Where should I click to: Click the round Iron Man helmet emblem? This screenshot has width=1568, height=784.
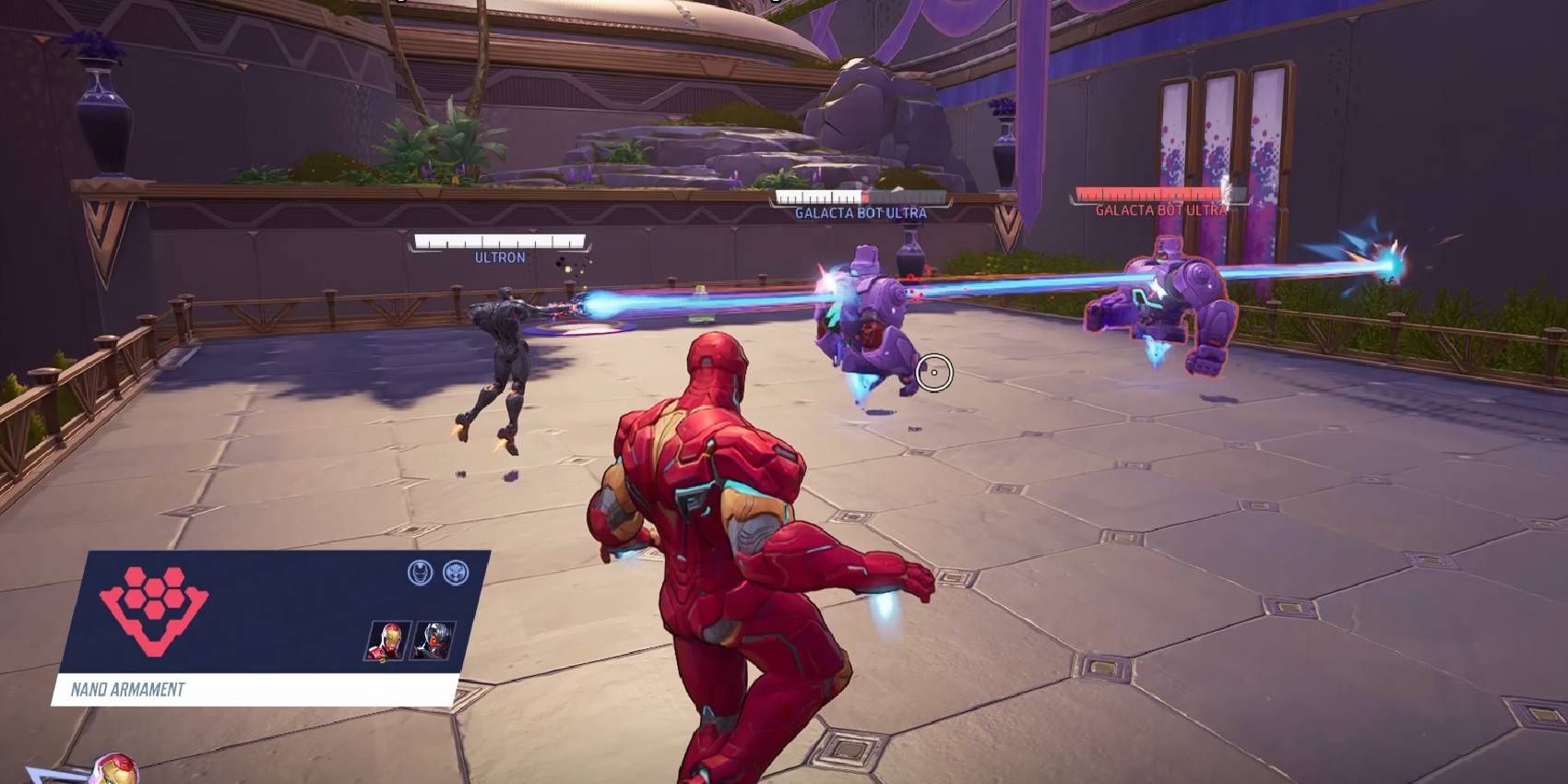pos(420,573)
